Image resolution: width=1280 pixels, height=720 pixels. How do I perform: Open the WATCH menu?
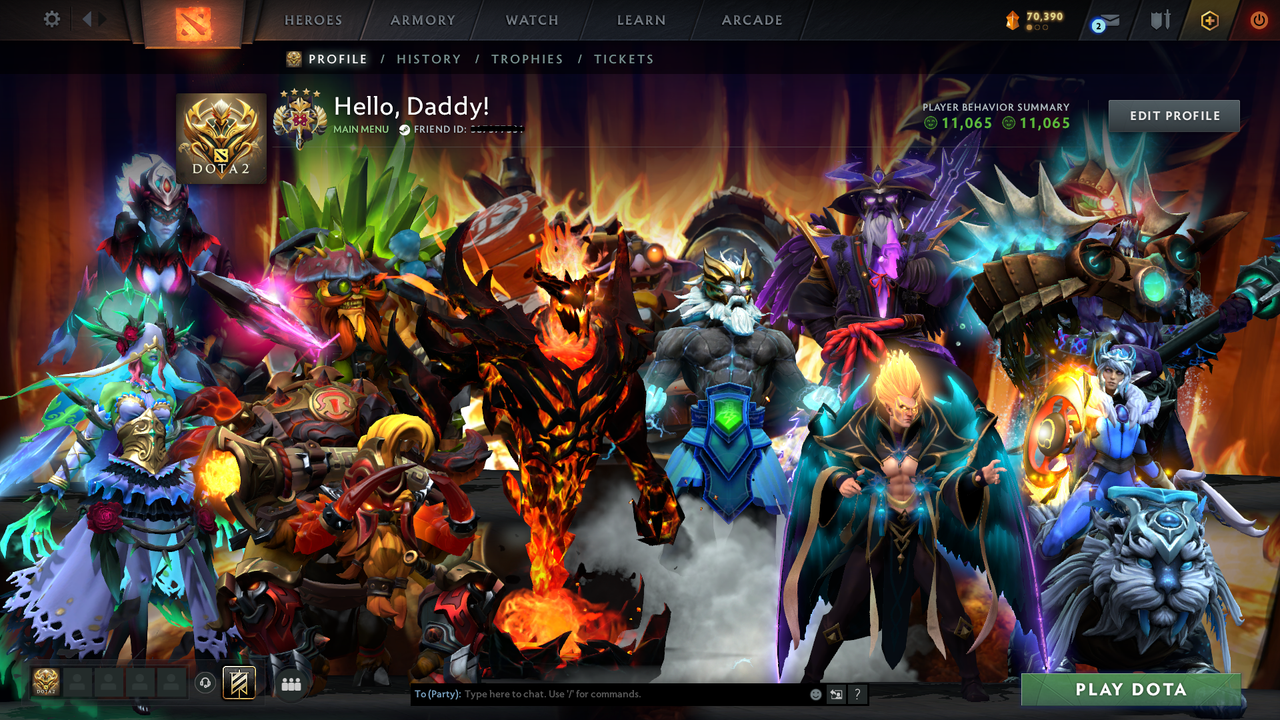(x=531, y=20)
